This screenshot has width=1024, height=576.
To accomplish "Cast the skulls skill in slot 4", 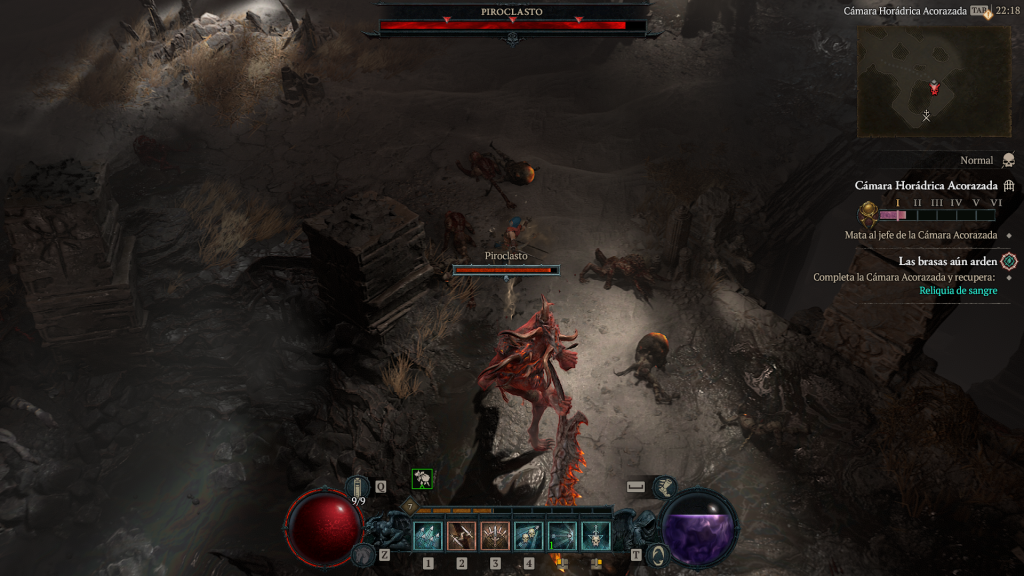I will [529, 536].
